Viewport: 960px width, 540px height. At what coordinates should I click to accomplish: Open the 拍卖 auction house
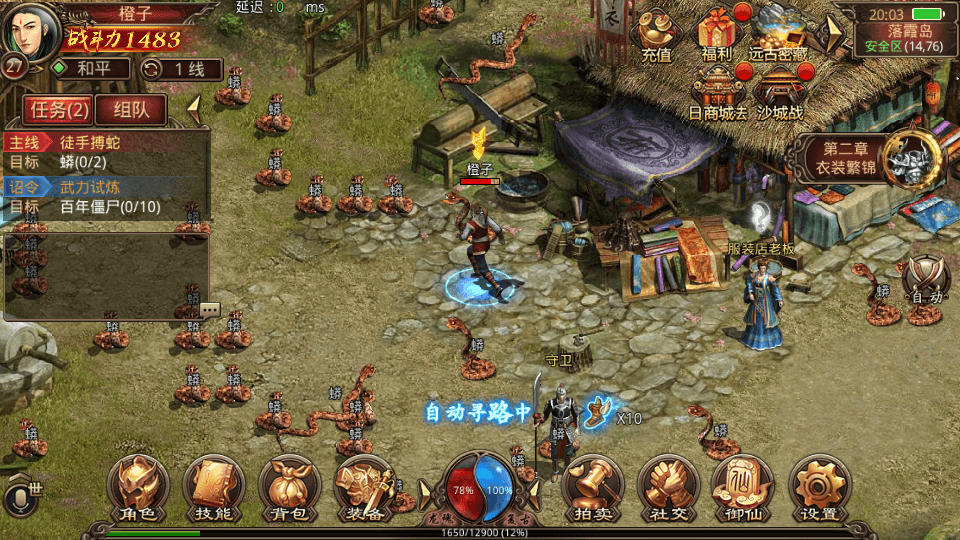click(593, 488)
